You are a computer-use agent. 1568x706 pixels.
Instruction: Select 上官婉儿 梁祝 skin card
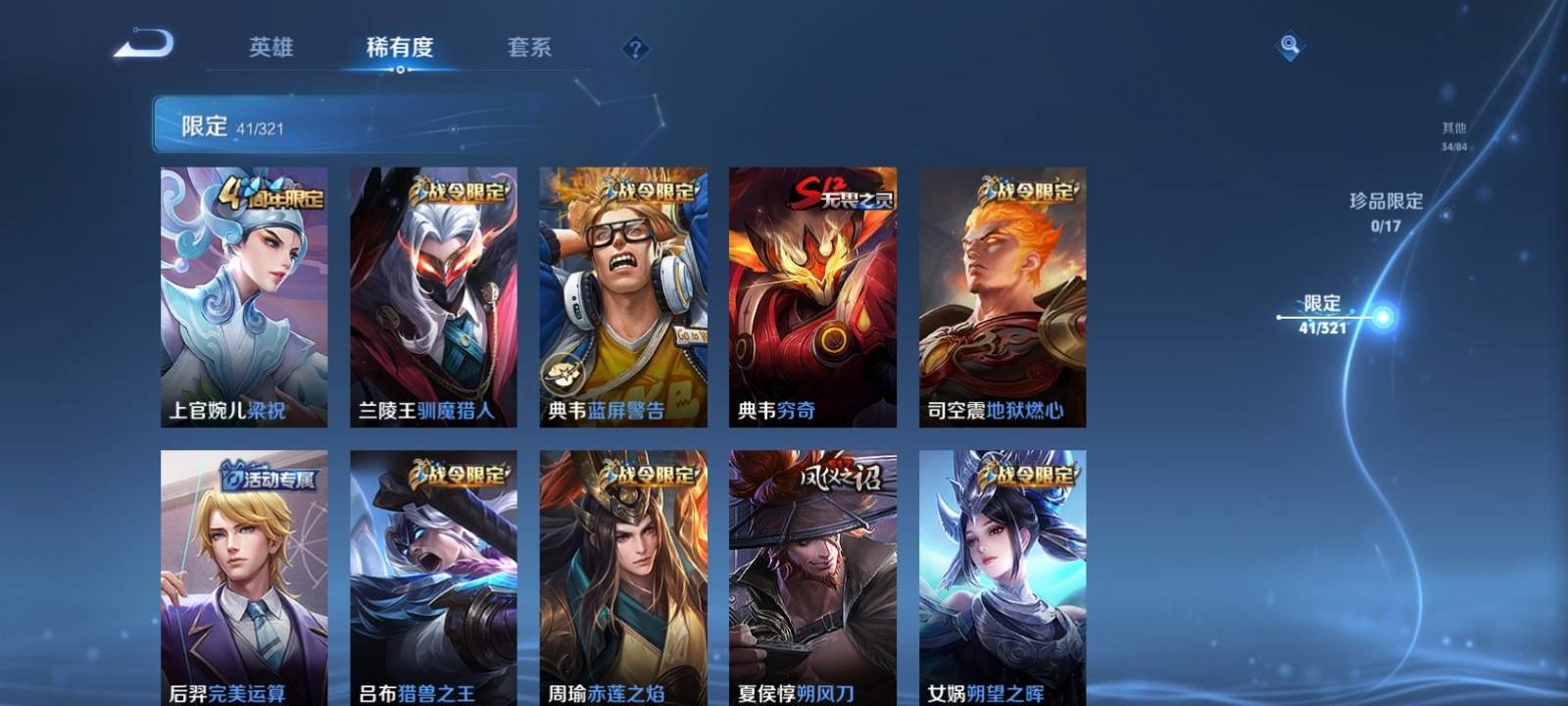point(244,296)
